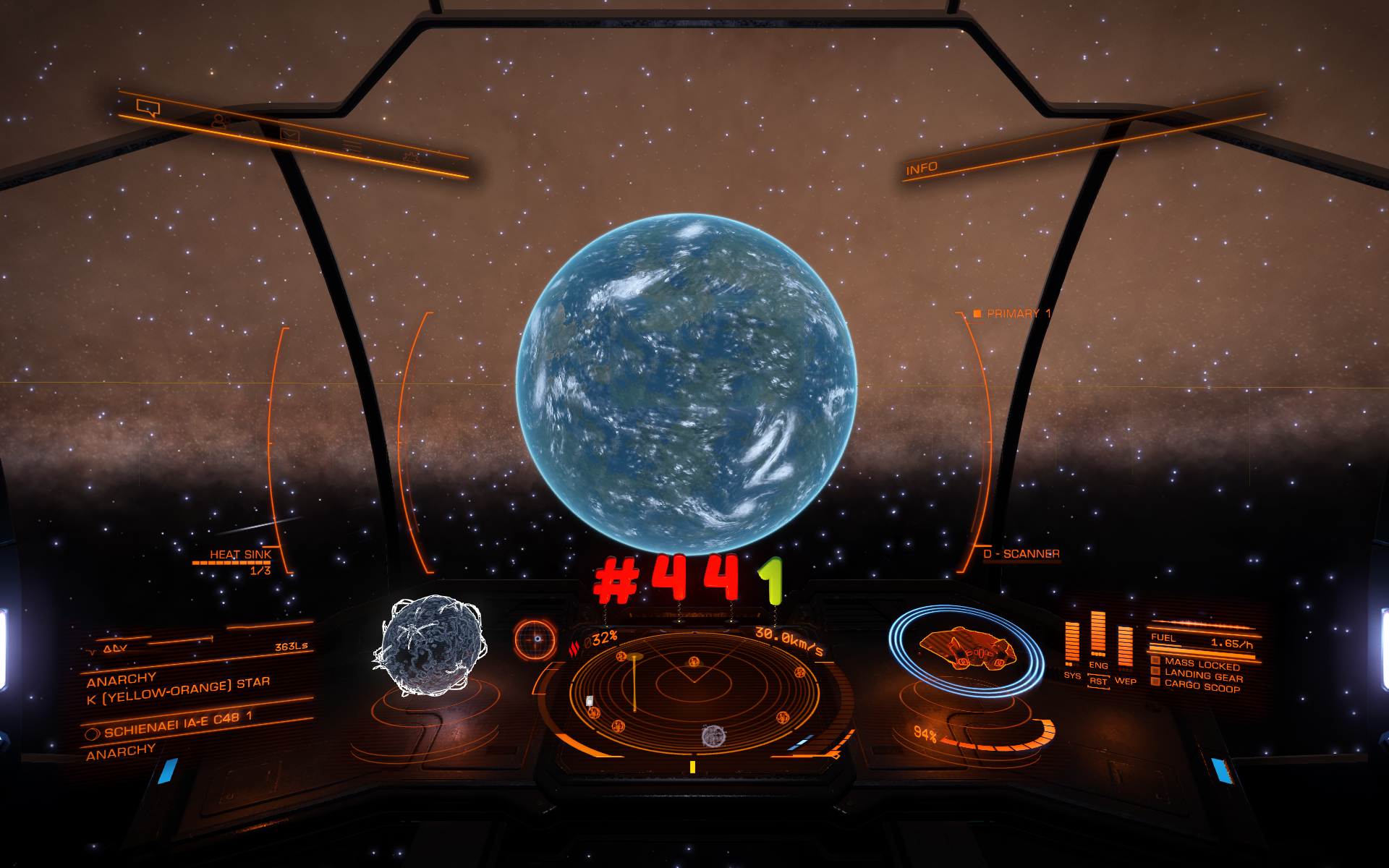Image resolution: width=1389 pixels, height=868 pixels.
Task: Click the Mass Locked status indicator
Action: coord(1201,664)
